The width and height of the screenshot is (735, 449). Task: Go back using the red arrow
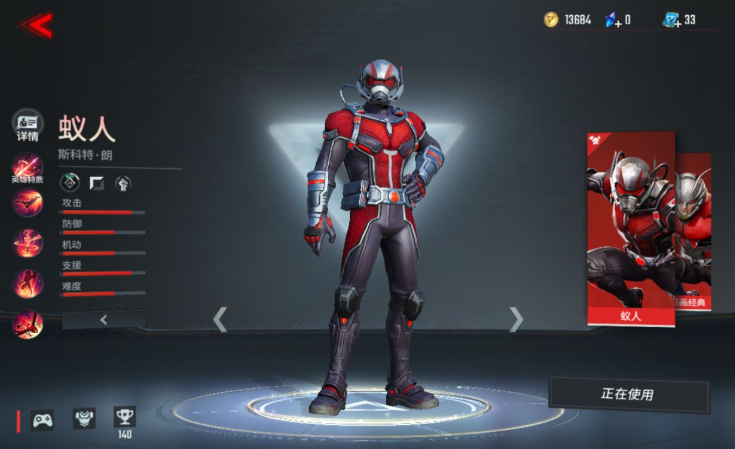click(35, 25)
